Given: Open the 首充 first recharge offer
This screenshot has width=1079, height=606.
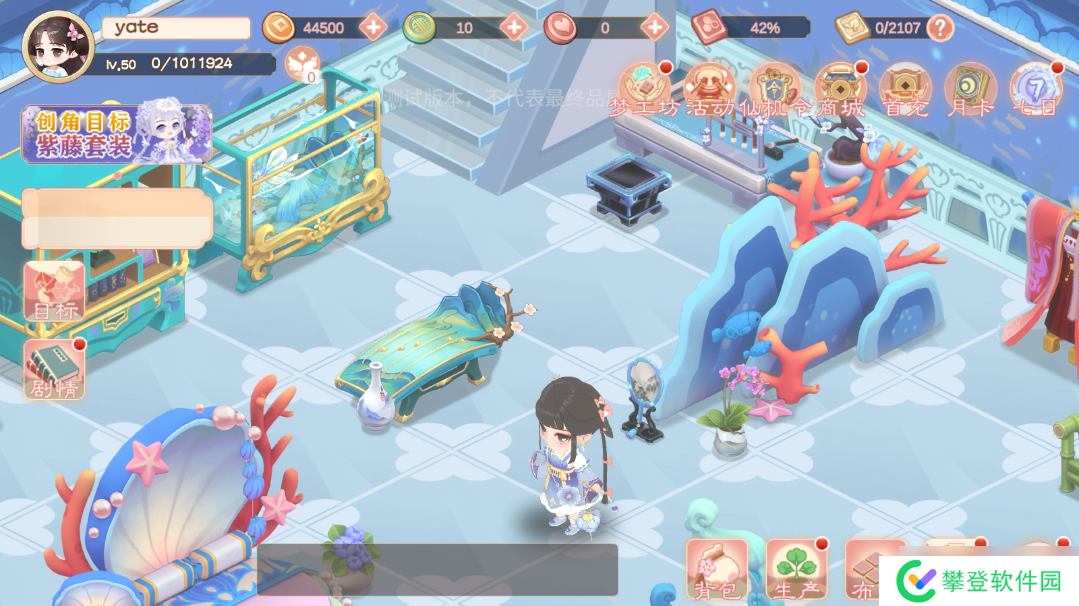Looking at the screenshot, I should click(905, 90).
